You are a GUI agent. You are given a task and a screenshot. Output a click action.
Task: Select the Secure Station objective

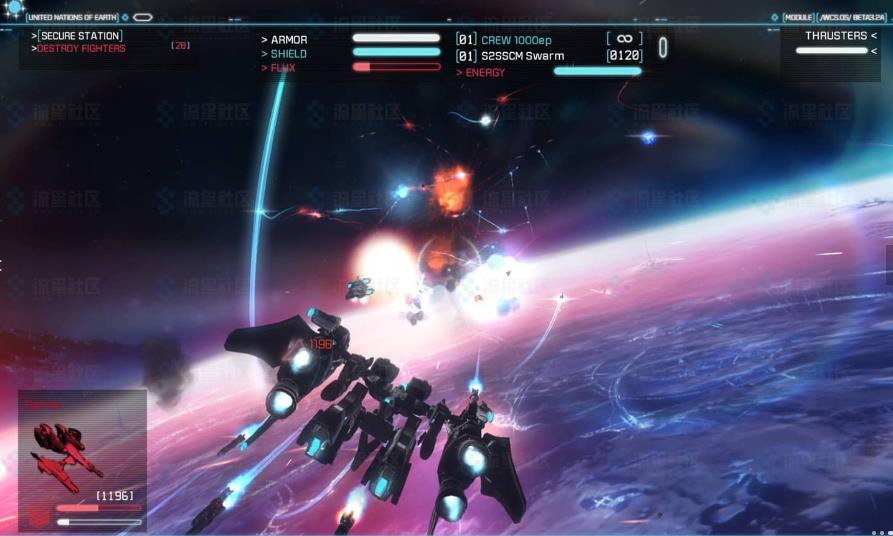tap(79, 36)
